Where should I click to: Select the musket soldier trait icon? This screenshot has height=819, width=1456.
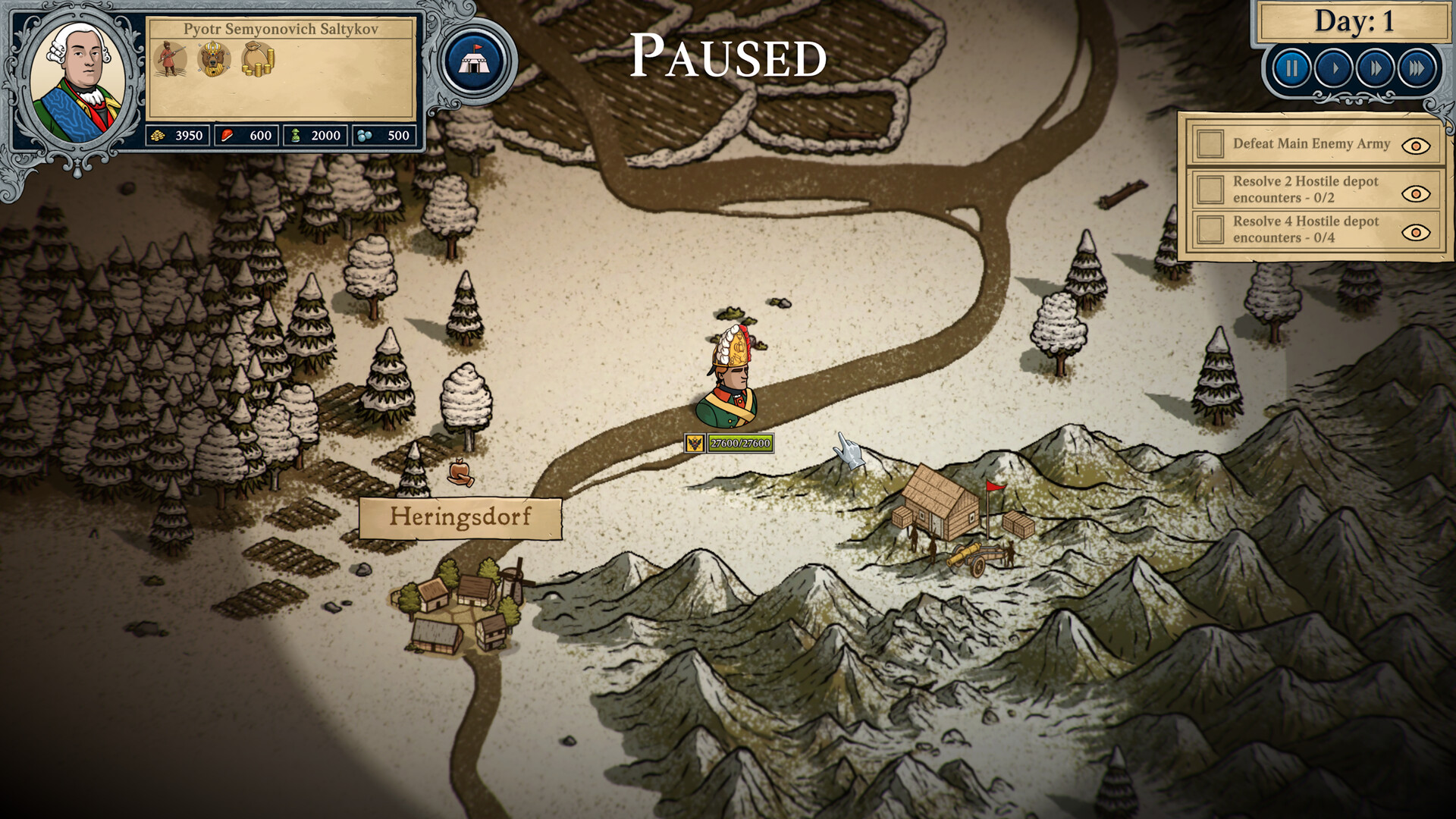click(171, 58)
